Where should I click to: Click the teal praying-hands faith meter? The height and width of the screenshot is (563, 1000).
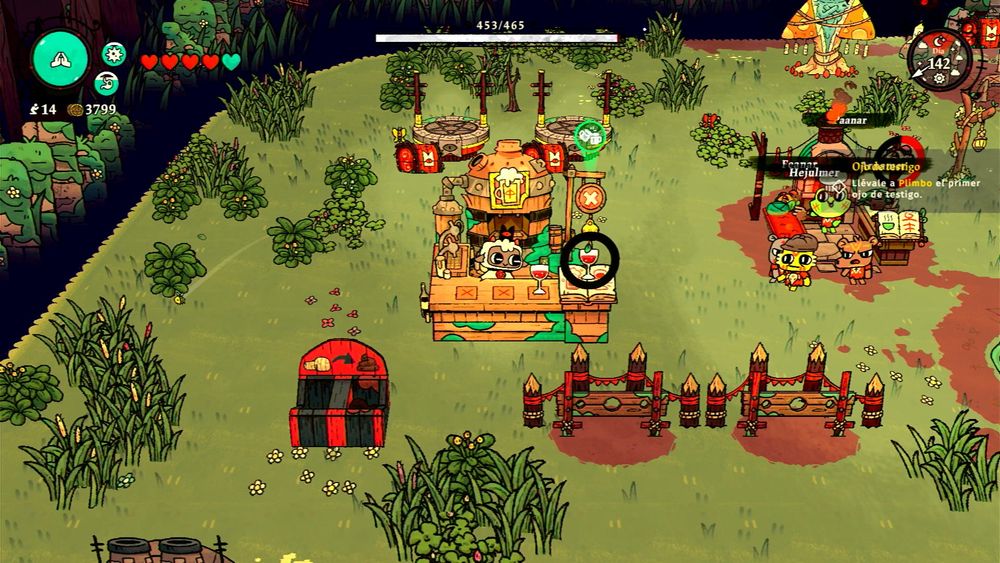coord(61,59)
